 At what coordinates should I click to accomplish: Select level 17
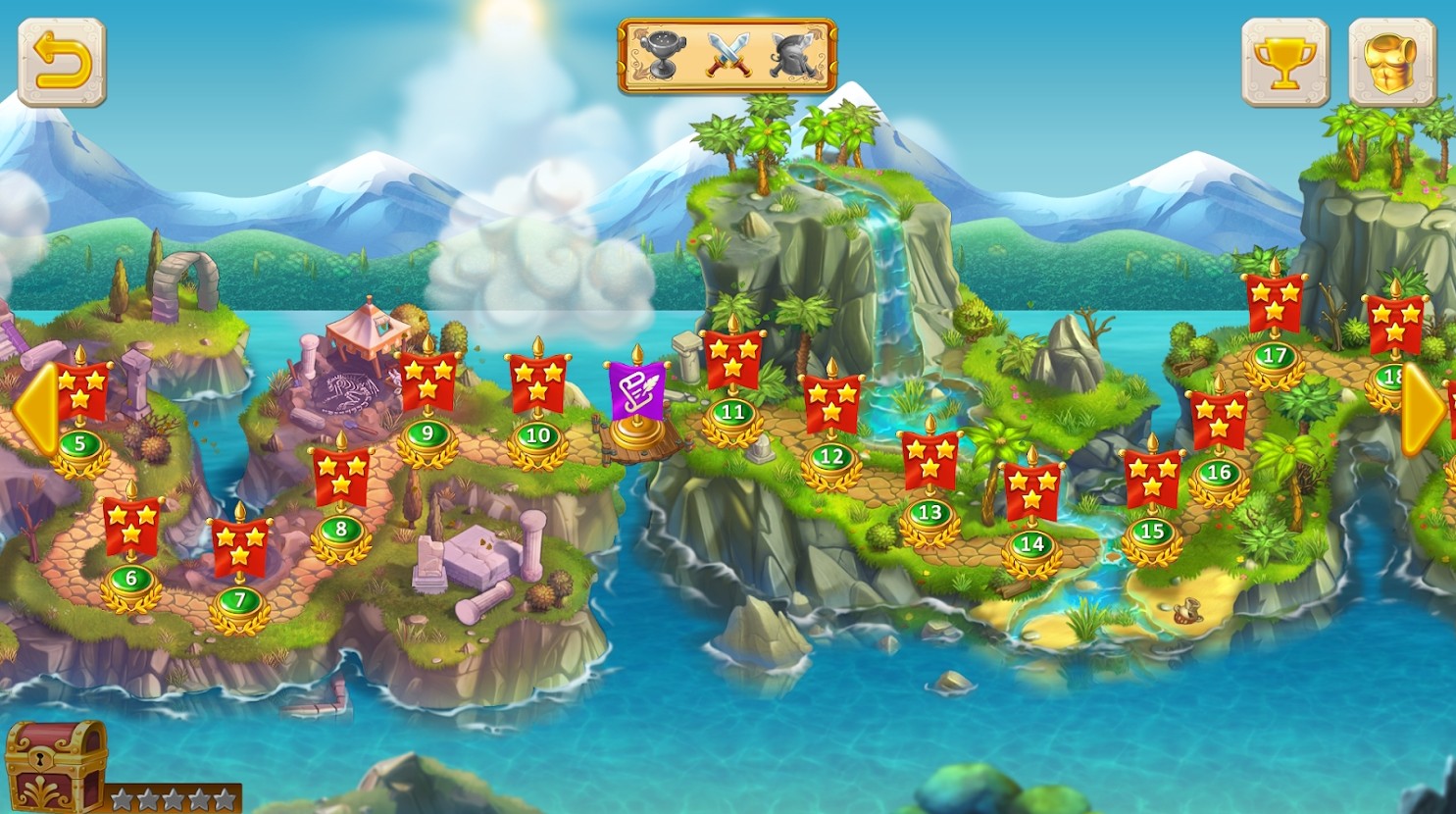1277,355
